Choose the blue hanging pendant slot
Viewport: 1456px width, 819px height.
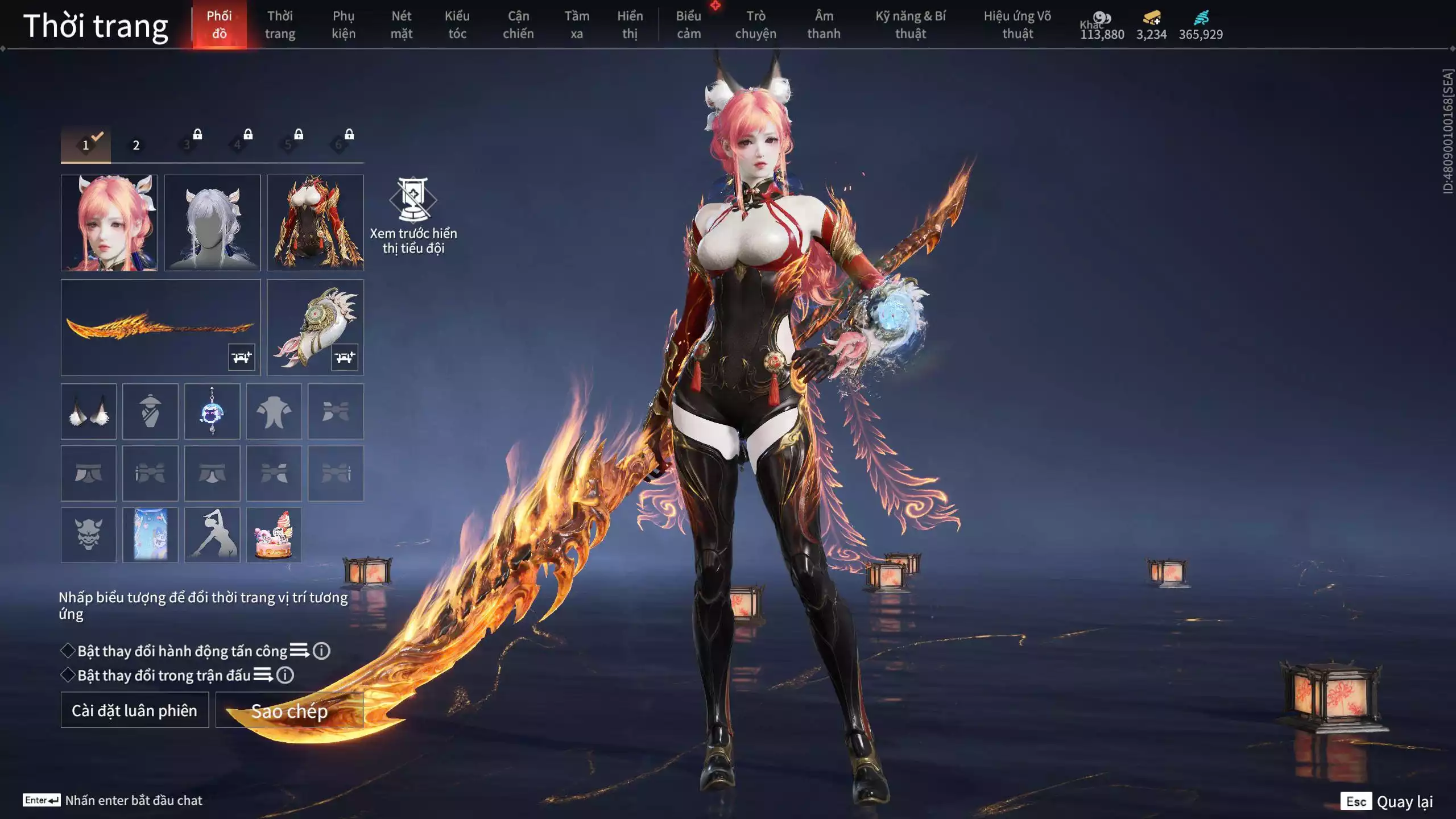coord(212,411)
